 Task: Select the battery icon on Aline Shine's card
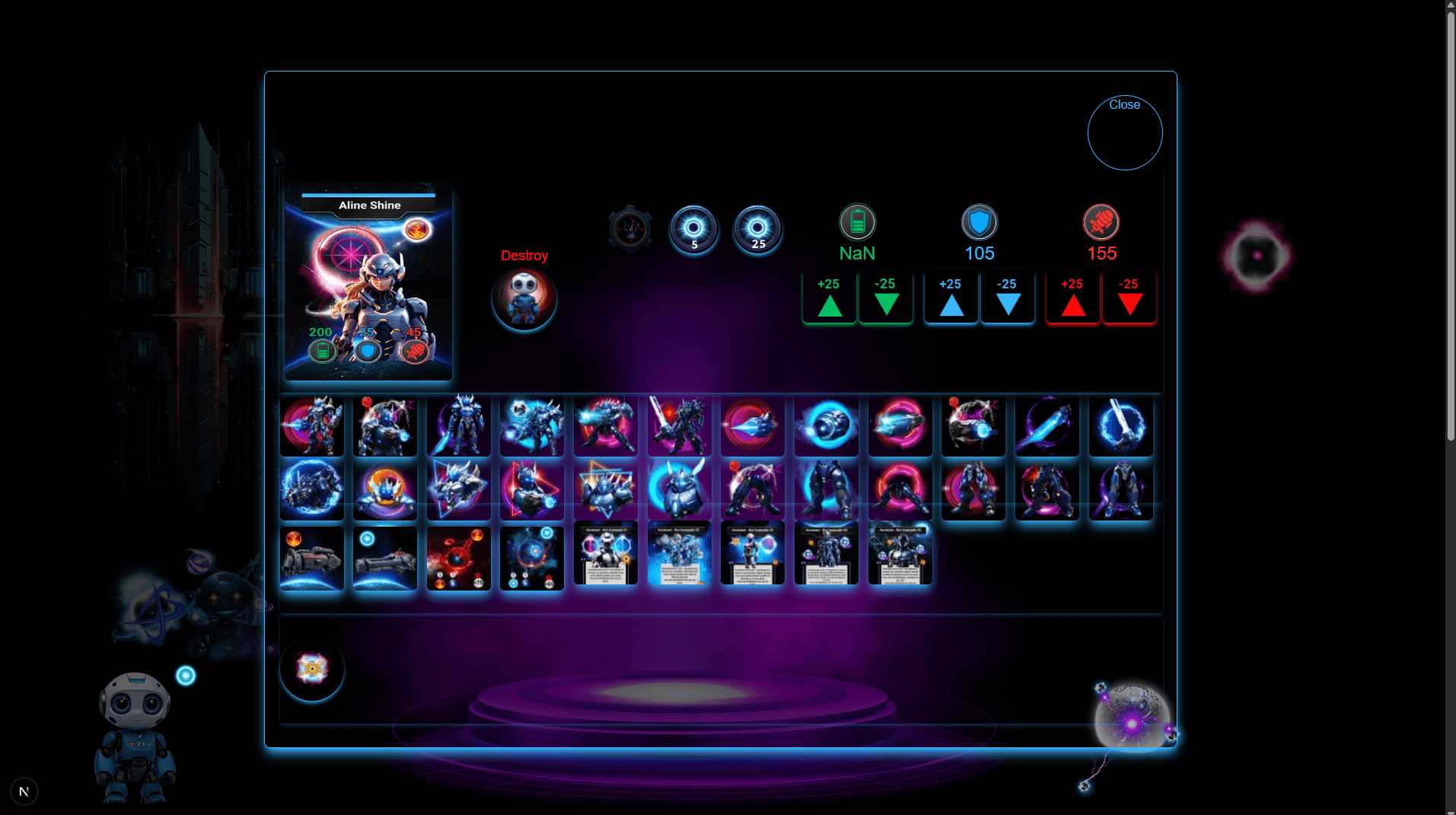pyautogui.click(x=321, y=352)
